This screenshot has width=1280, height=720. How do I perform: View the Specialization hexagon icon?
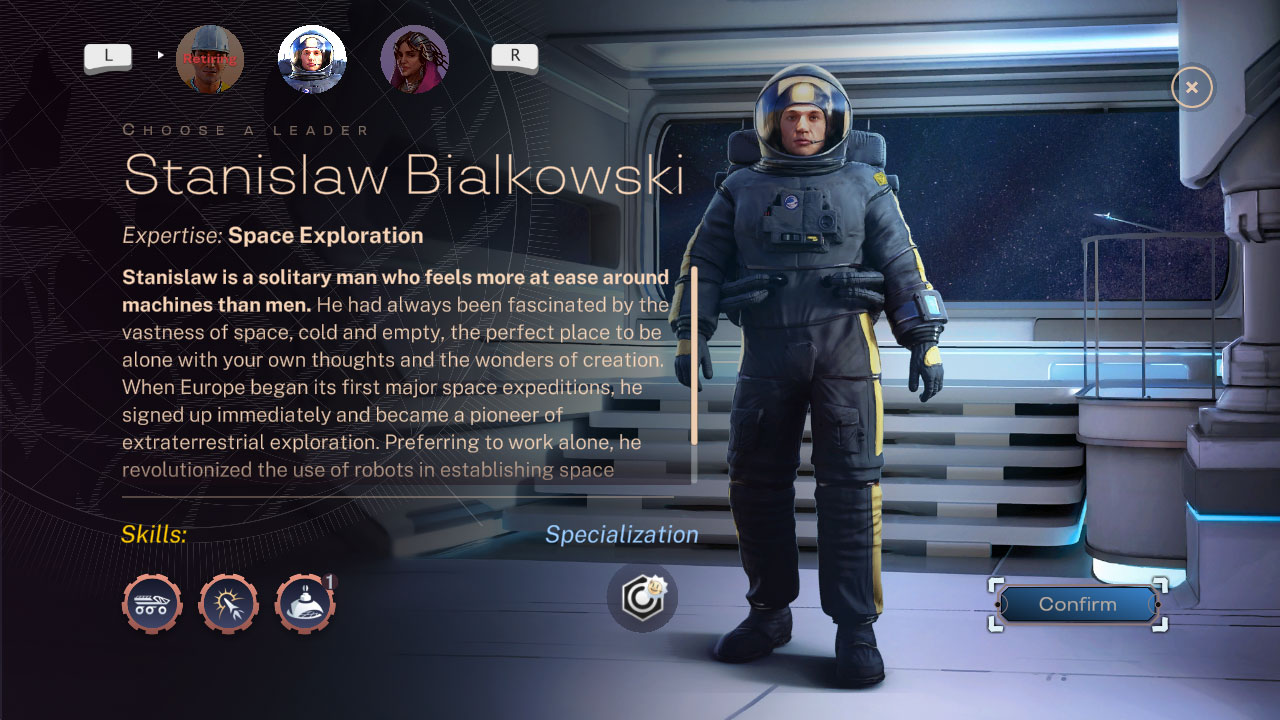click(642, 598)
